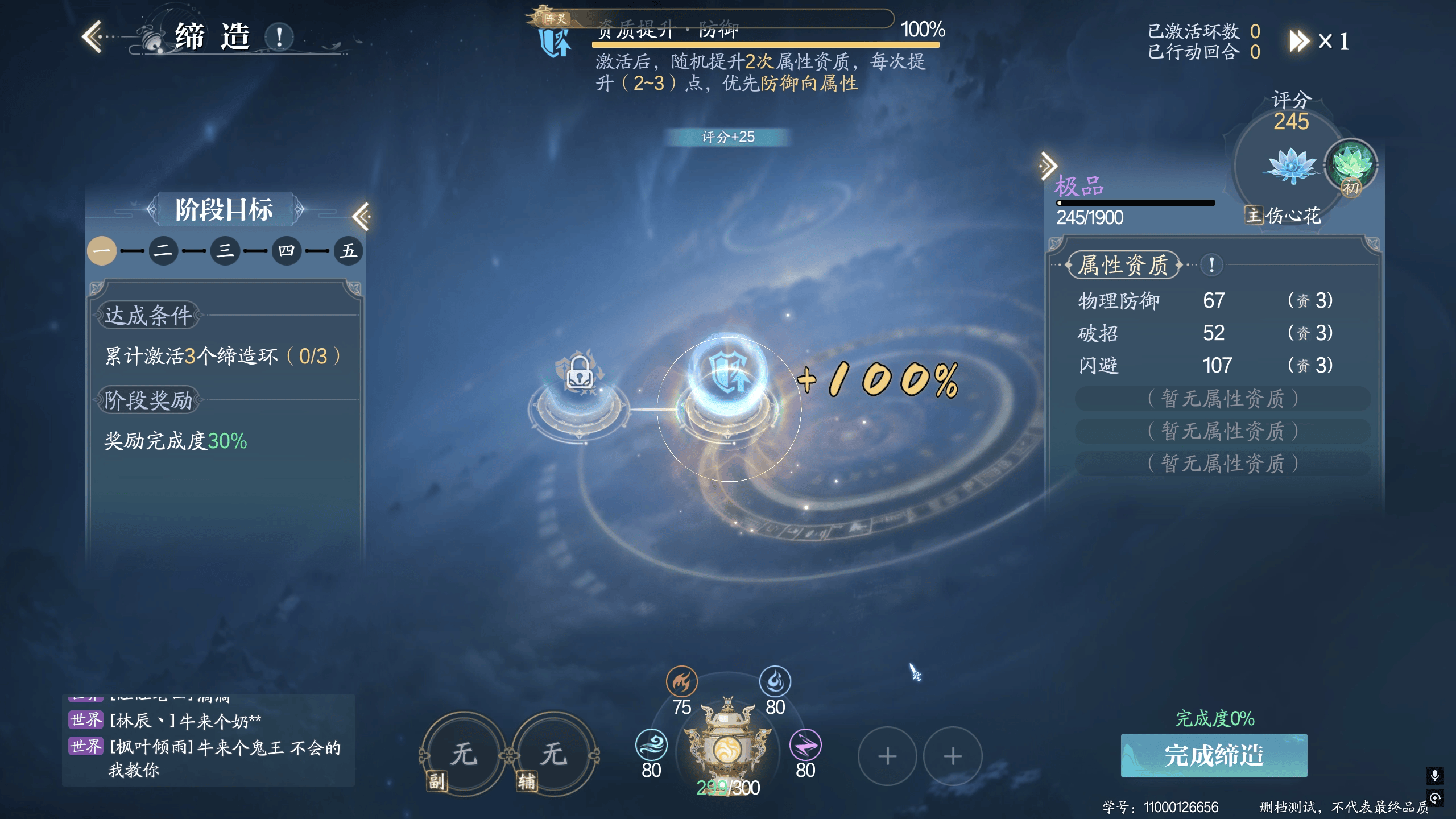Open the 副 material slot
Viewport: 1456px width, 819px height.
pos(463,754)
